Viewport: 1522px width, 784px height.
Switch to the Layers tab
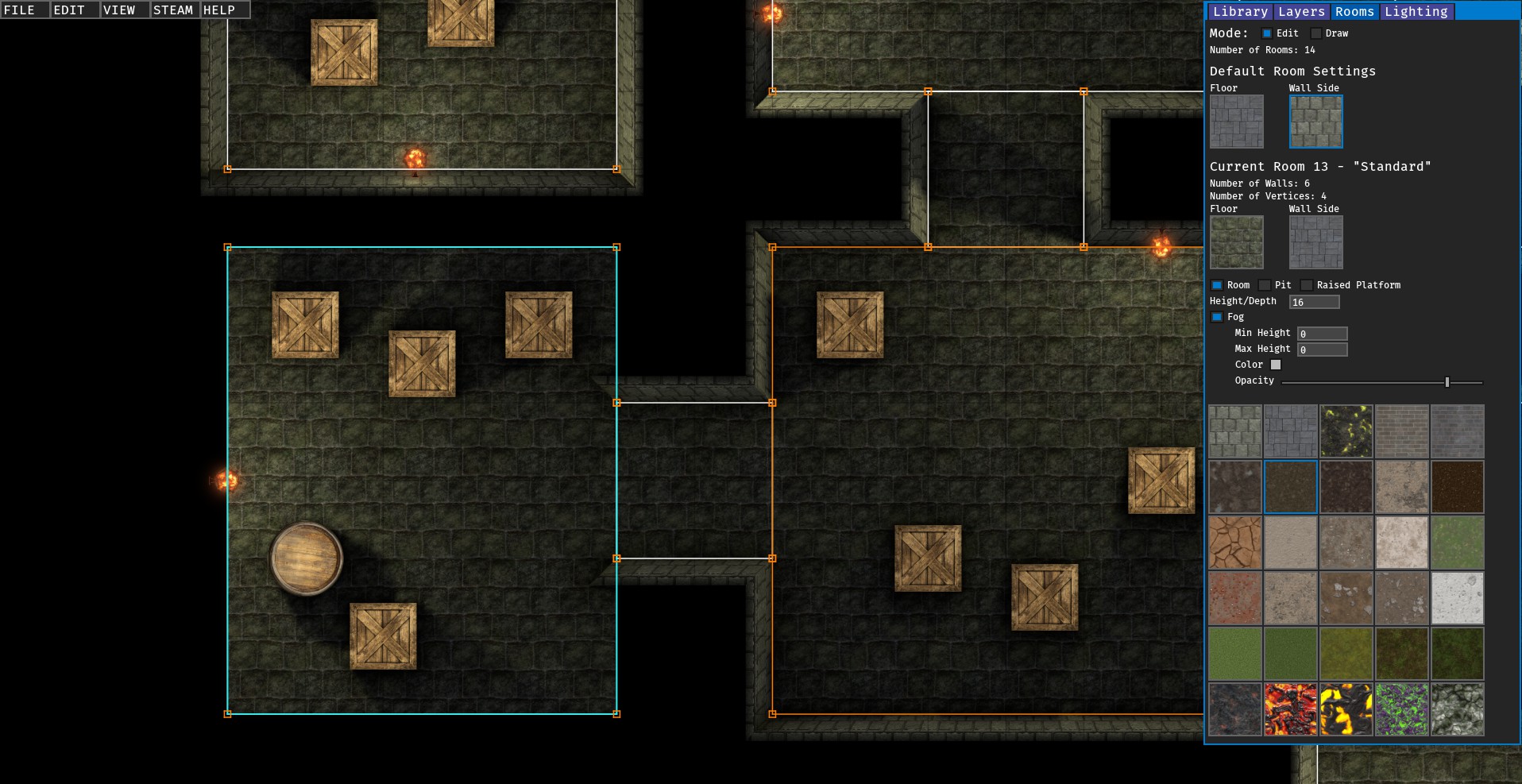pyautogui.click(x=1300, y=11)
